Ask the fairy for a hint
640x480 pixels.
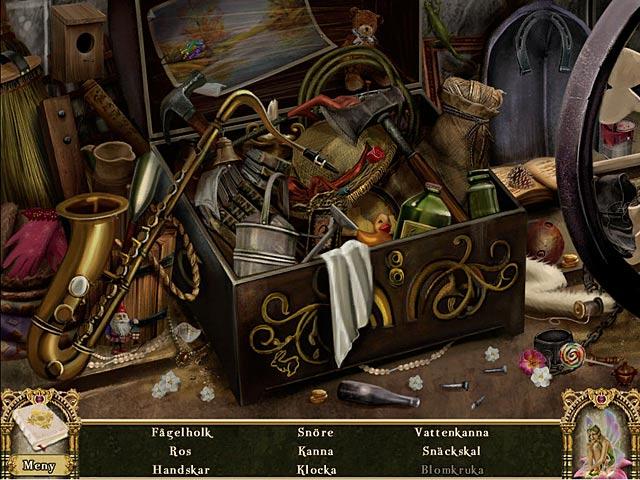coord(601,435)
